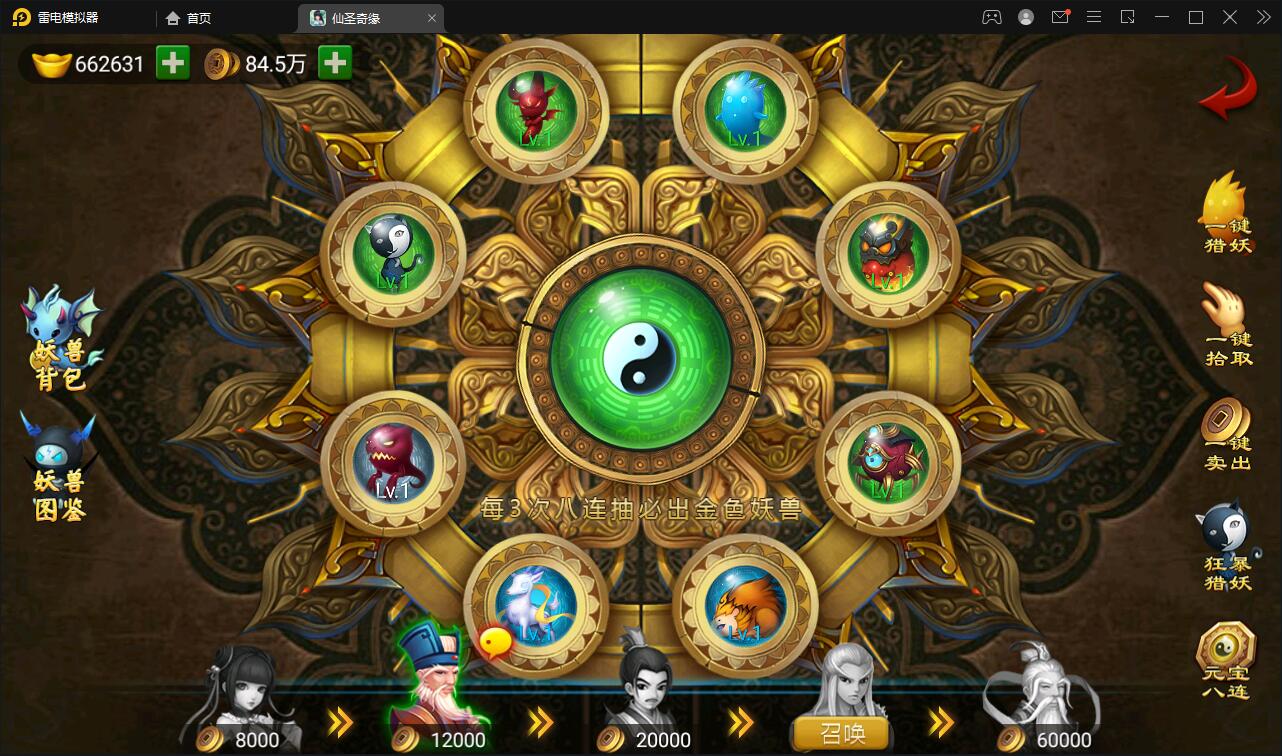The image size is (1282, 756).
Task: Do the 元宝八连 eight-draw
Action: pos(1226,660)
